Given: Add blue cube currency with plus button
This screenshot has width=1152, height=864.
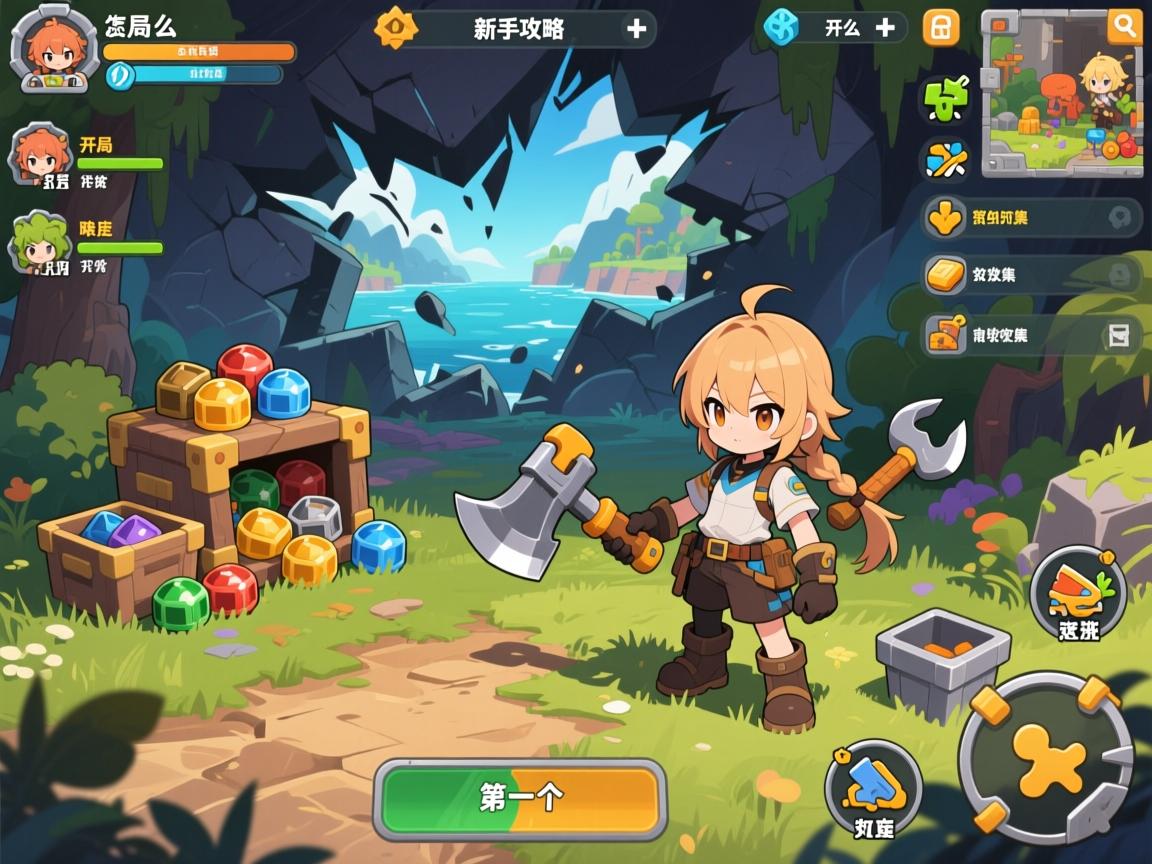Looking at the screenshot, I should [x=885, y=28].
